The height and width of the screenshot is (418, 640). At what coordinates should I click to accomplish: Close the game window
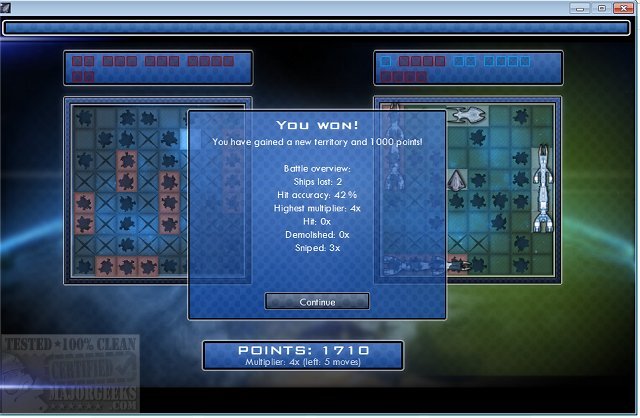click(625, 8)
